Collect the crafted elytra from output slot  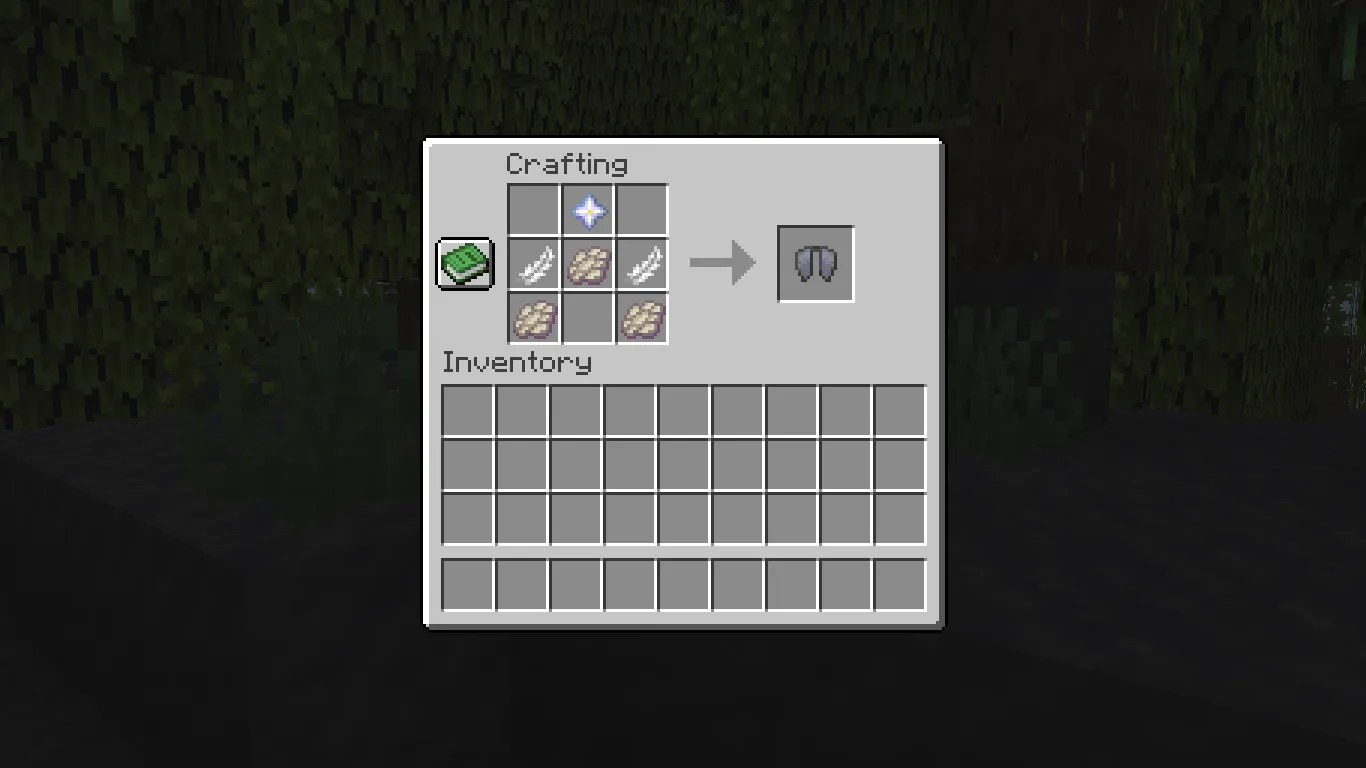pyautogui.click(x=815, y=264)
